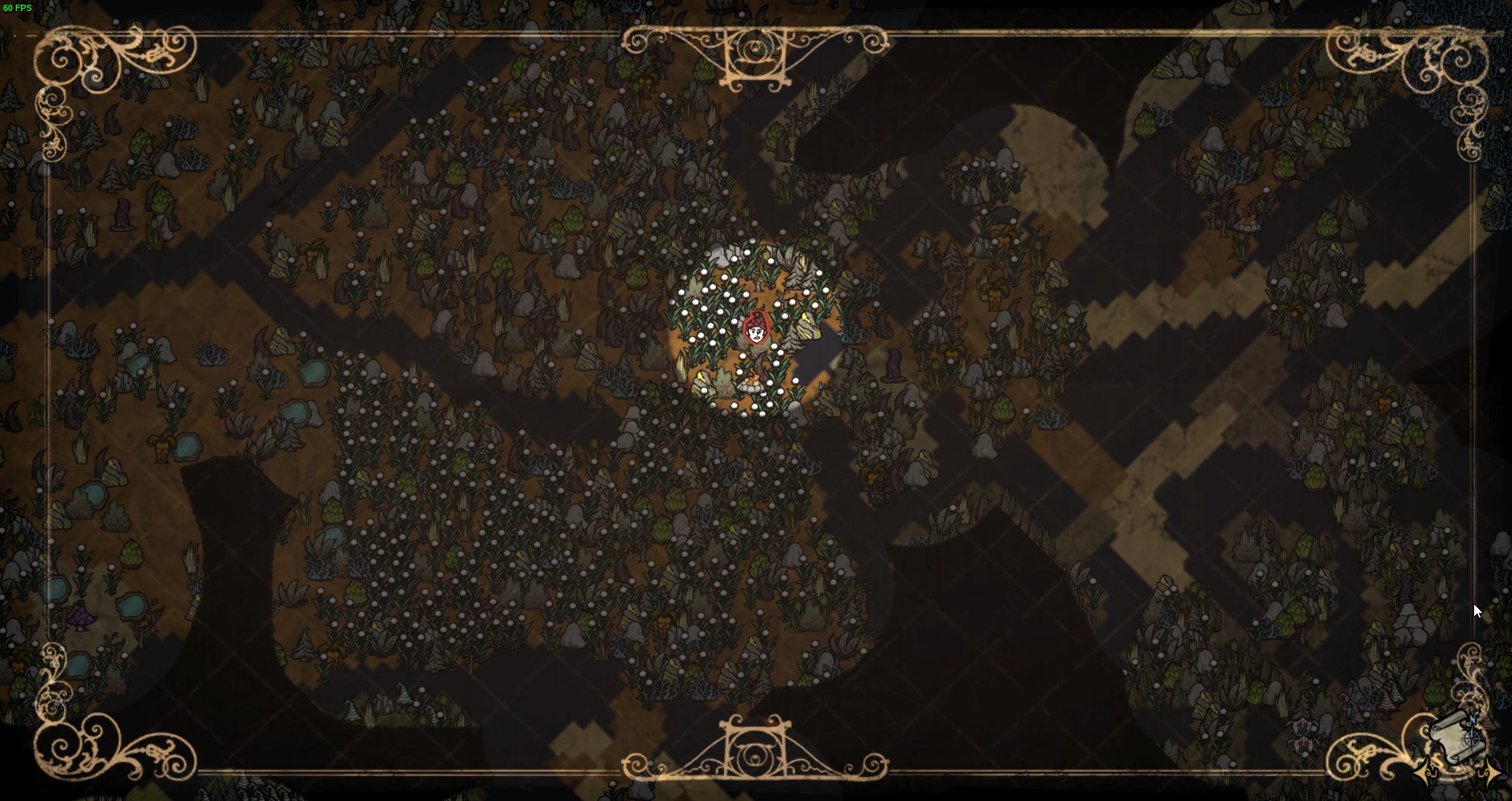Select a spiky evergreen tree icon near center

pyautogui.click(x=798, y=276)
